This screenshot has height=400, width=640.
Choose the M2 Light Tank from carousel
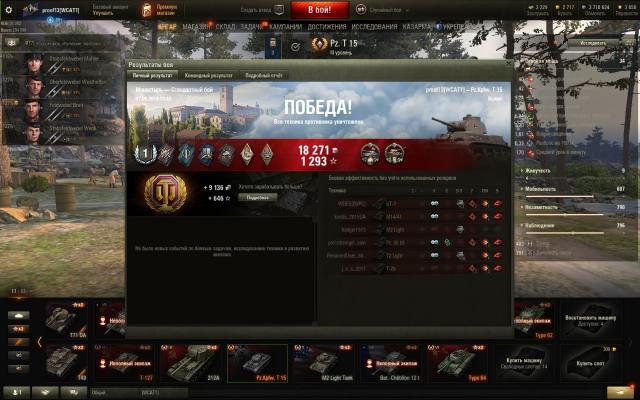point(323,363)
